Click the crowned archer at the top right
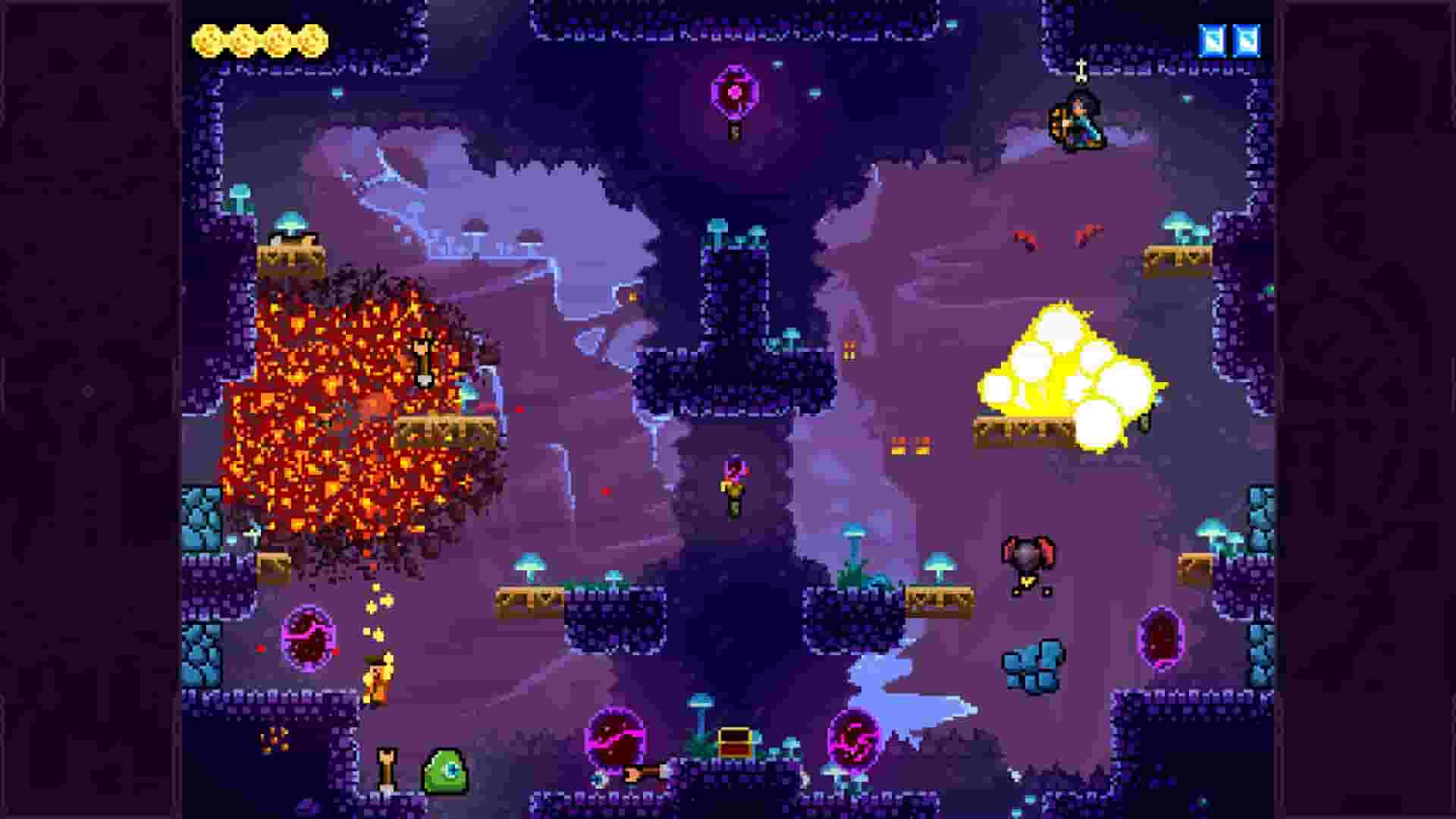Screen dimensions: 1456x819 click(x=1080, y=121)
